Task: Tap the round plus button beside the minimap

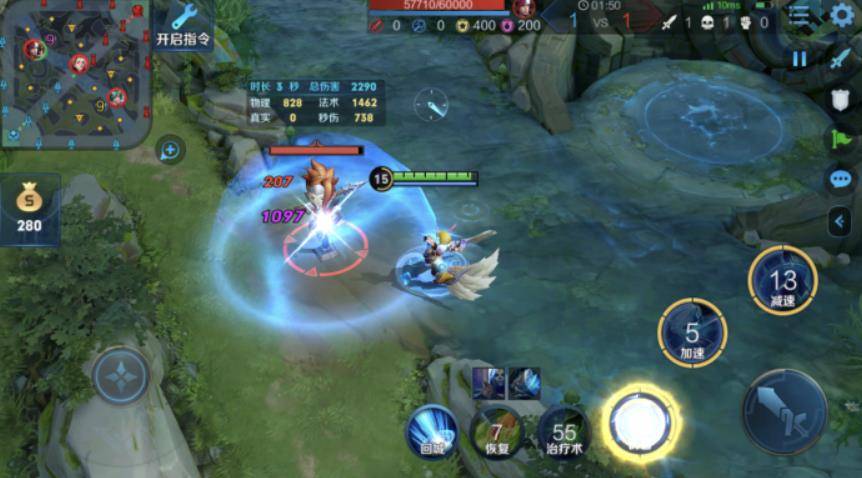Action: [x=170, y=151]
